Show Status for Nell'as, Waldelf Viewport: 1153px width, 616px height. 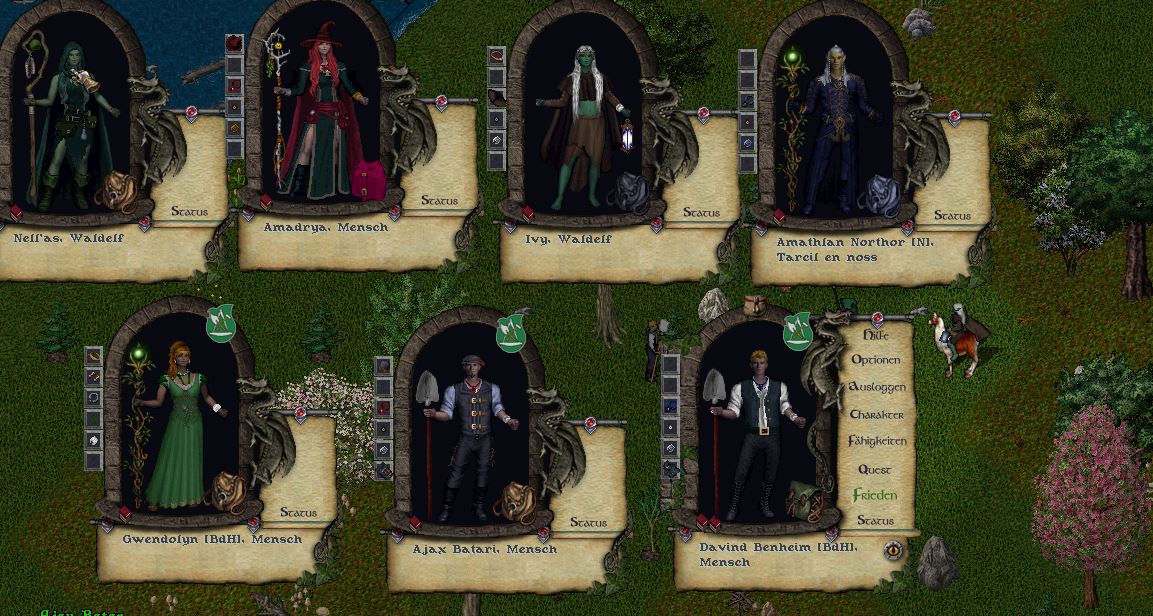point(189,211)
